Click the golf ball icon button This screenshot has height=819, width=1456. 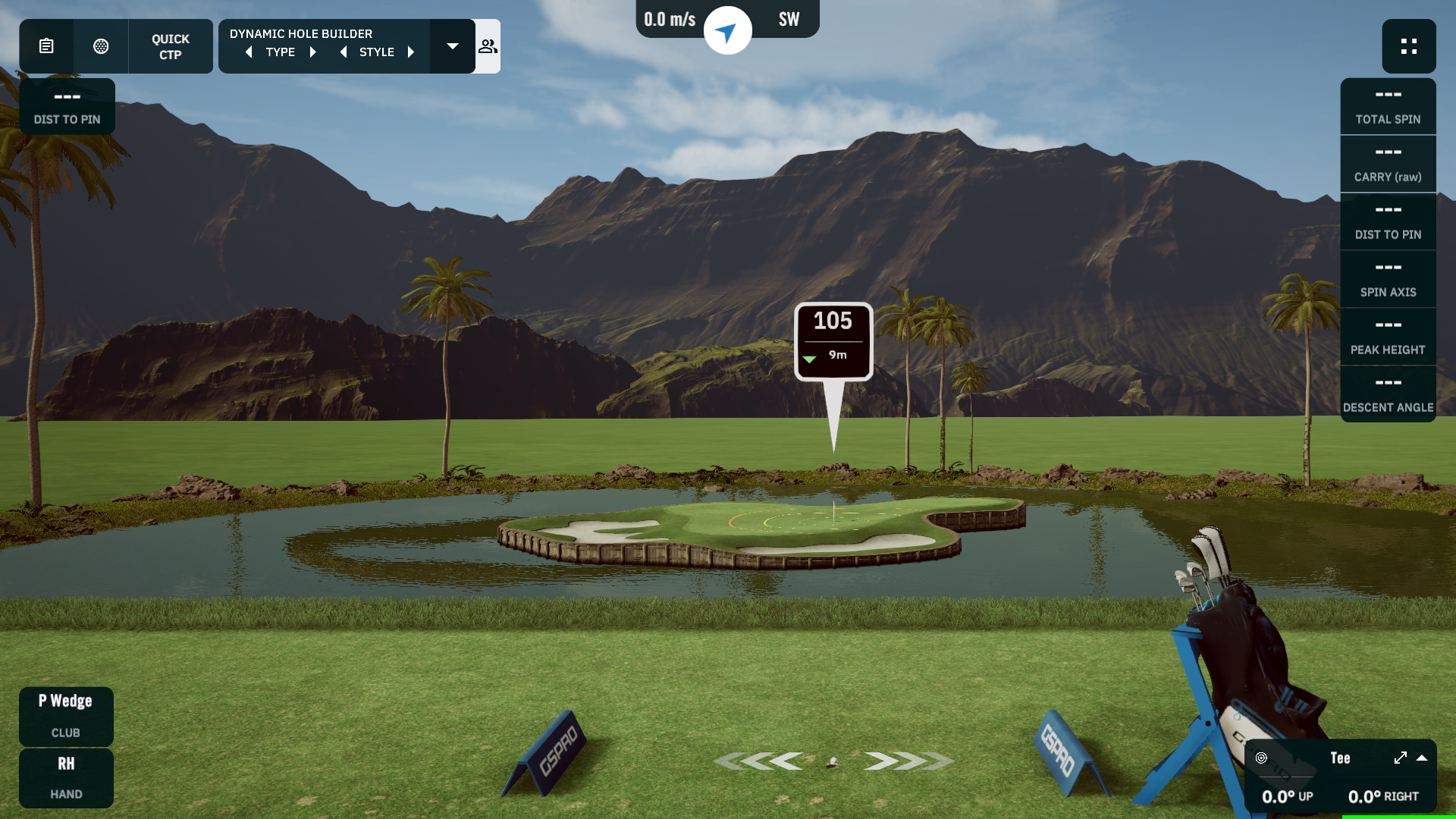101,46
